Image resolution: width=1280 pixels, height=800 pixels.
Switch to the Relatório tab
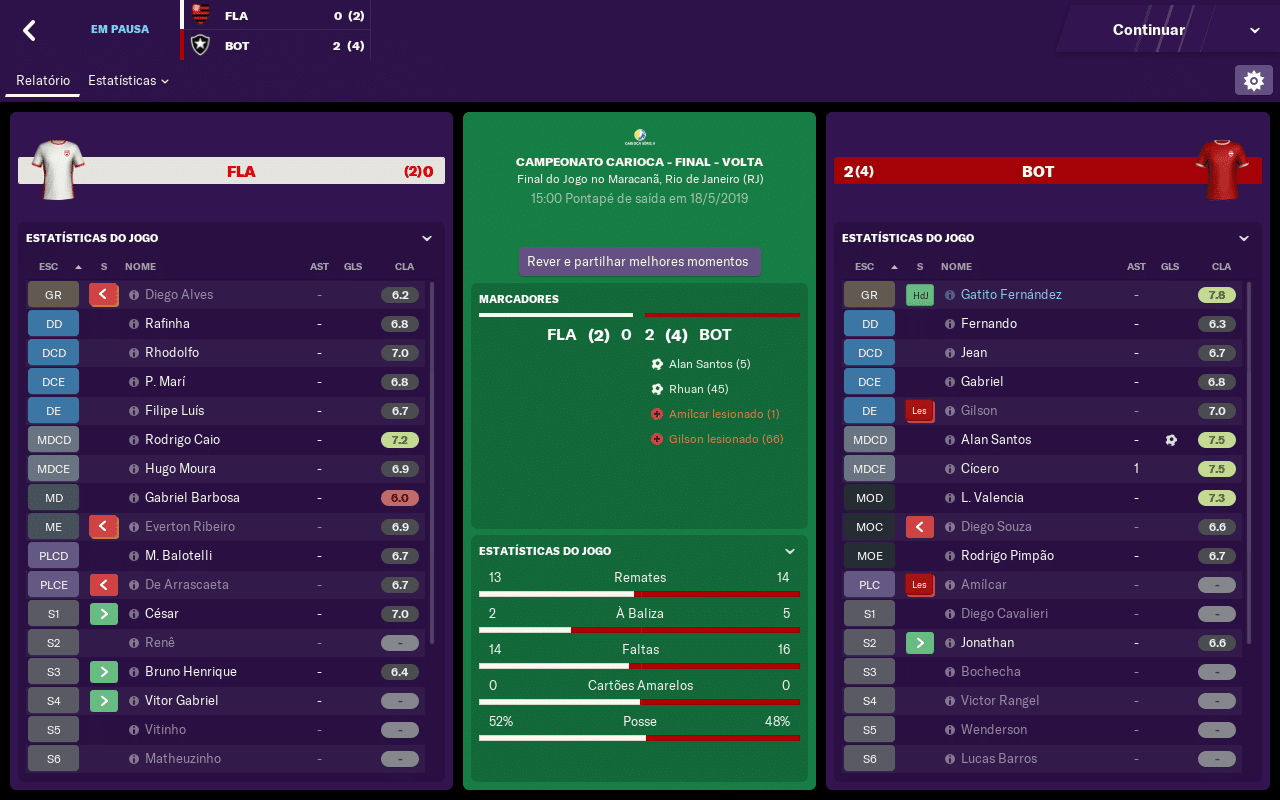coord(43,80)
